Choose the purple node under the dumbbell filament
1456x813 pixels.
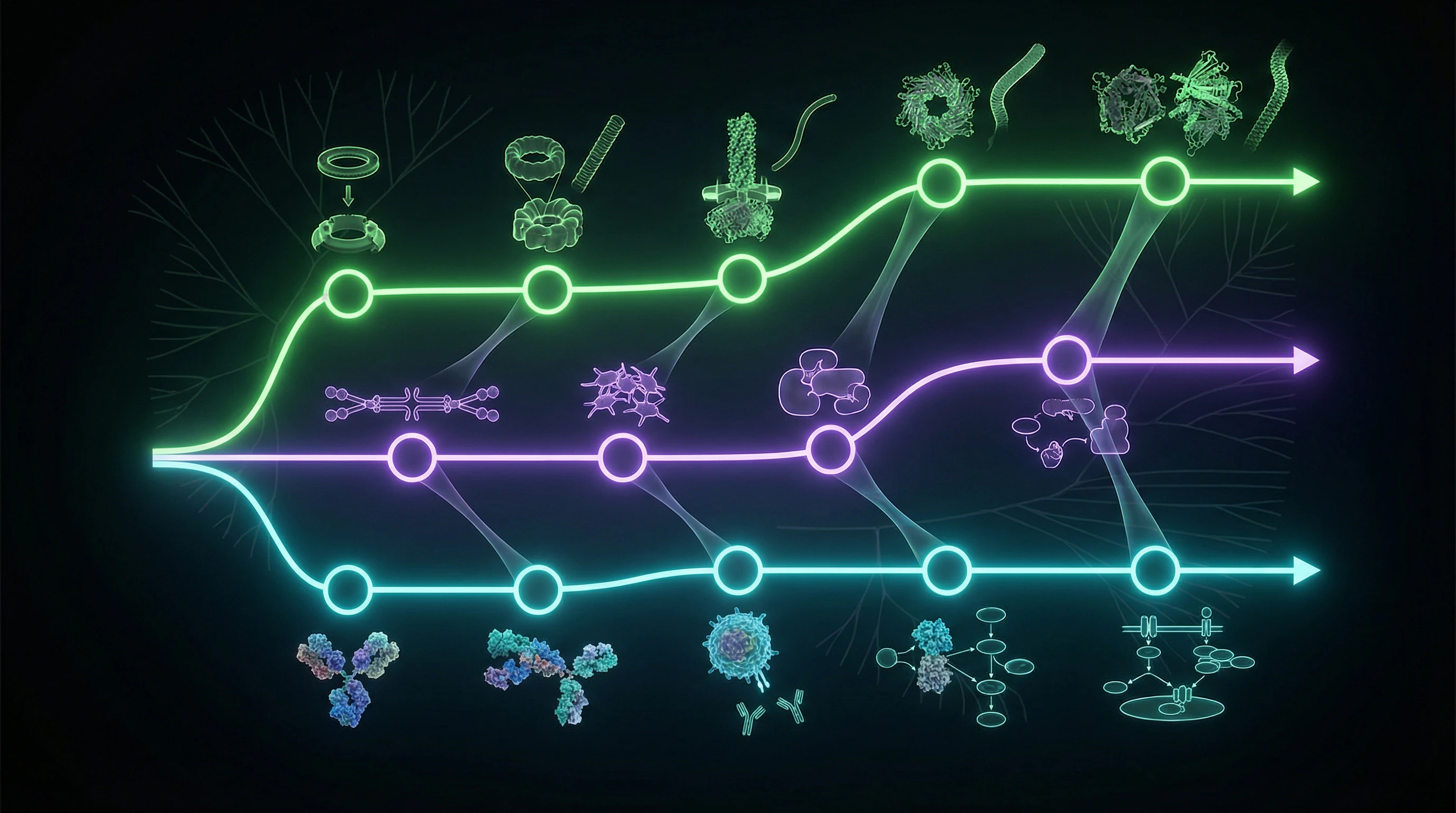pyautogui.click(x=413, y=457)
